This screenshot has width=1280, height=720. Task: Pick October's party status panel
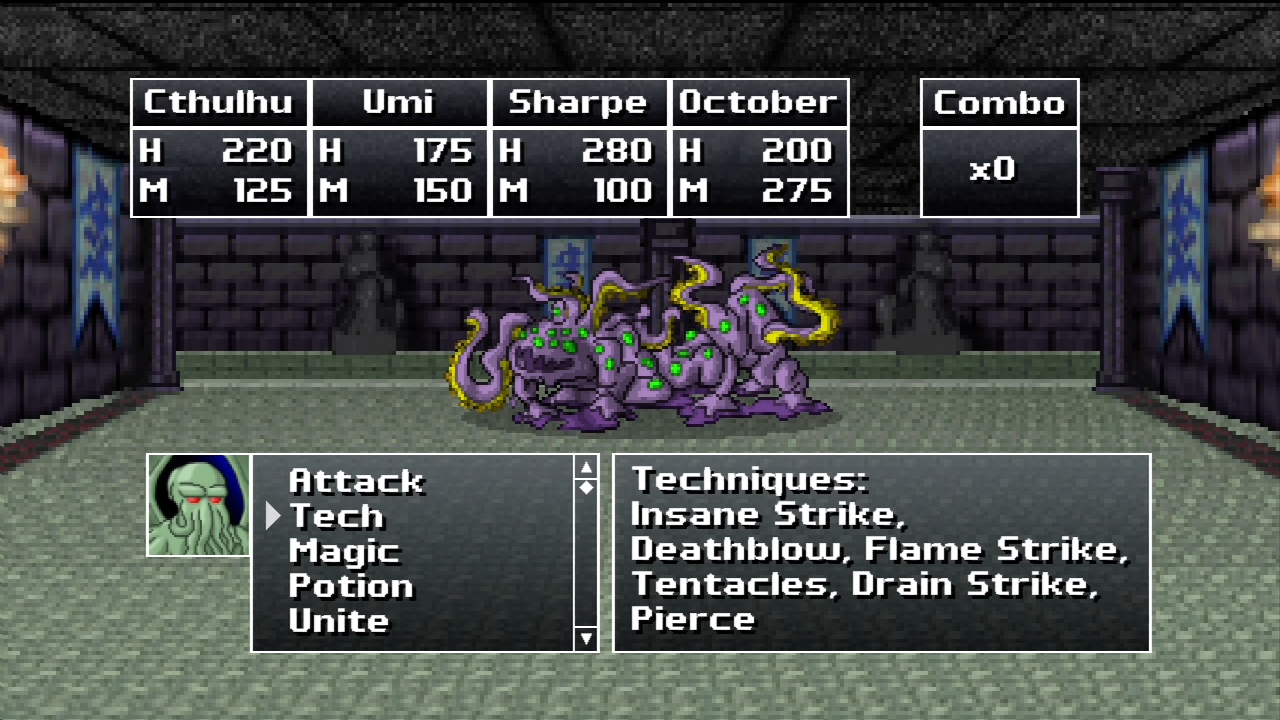(759, 148)
